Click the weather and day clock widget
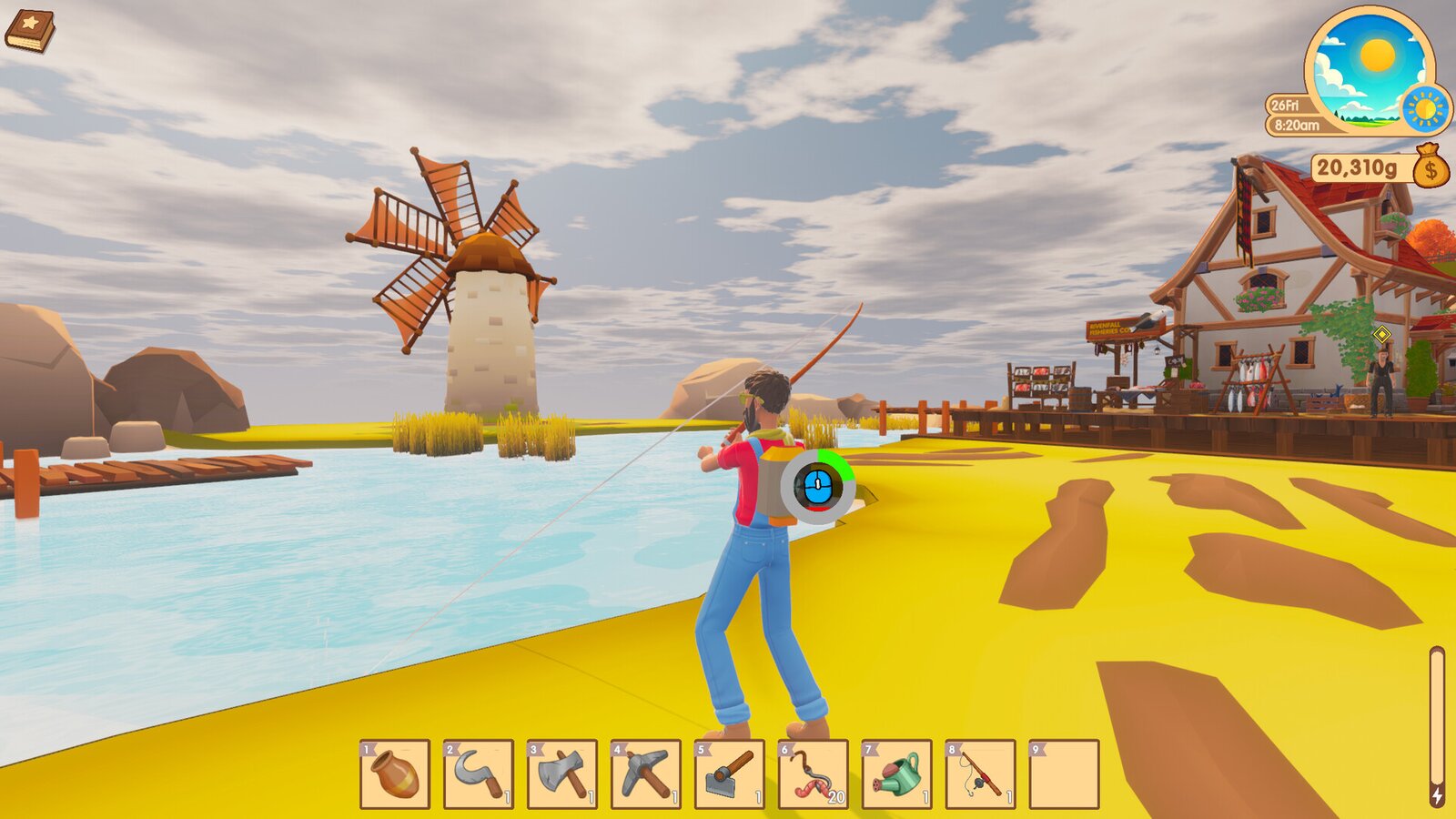1456x819 pixels. [x=1369, y=70]
